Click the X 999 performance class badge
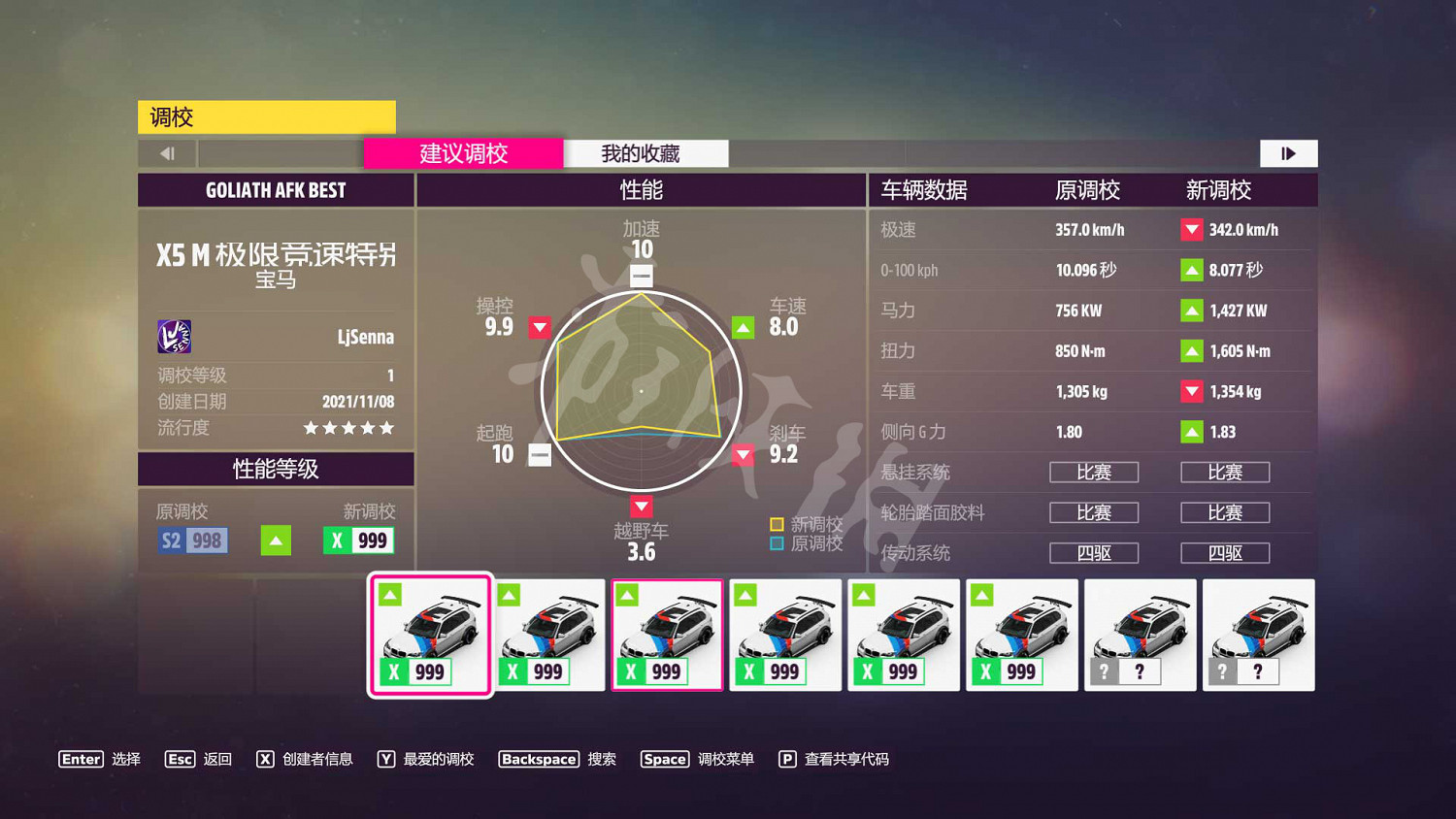 pyautogui.click(x=358, y=541)
